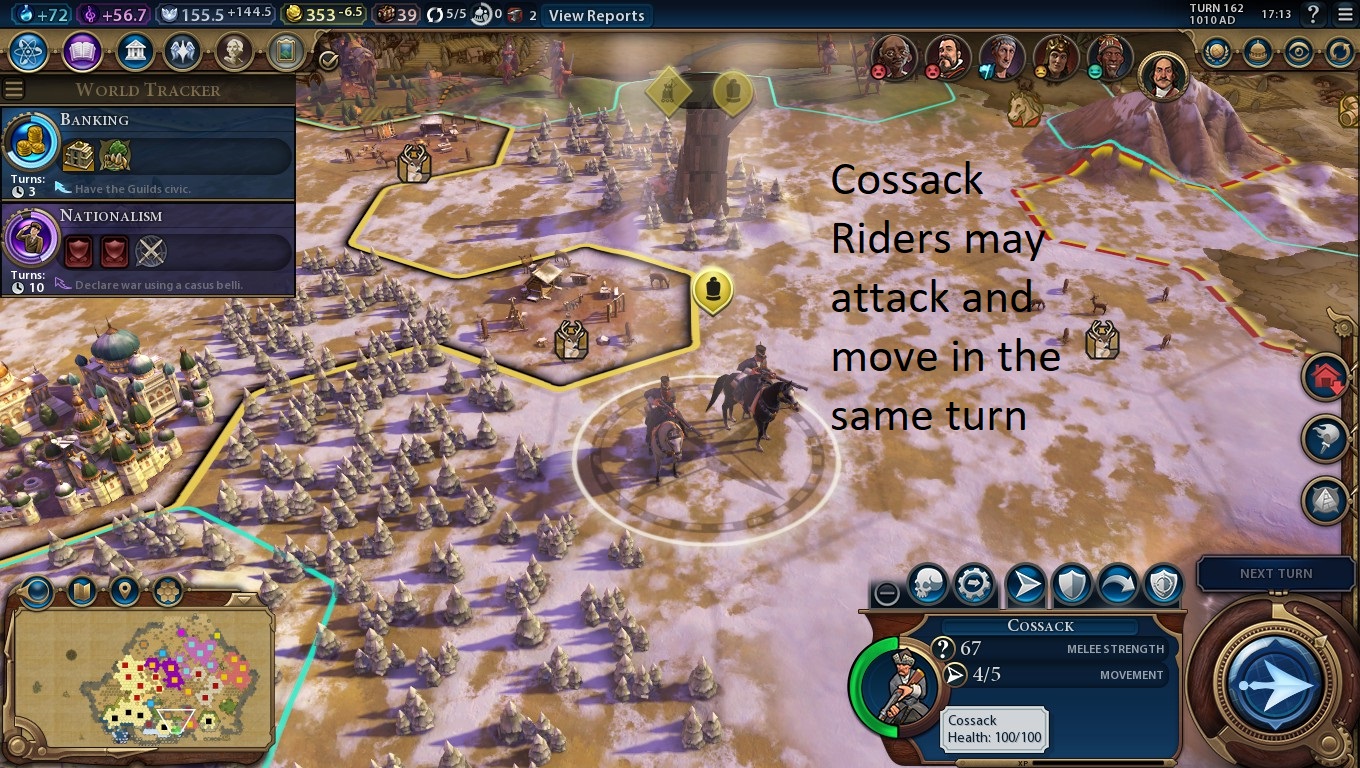
Task: Open the Civics tree via the purple book icon
Action: (82, 52)
